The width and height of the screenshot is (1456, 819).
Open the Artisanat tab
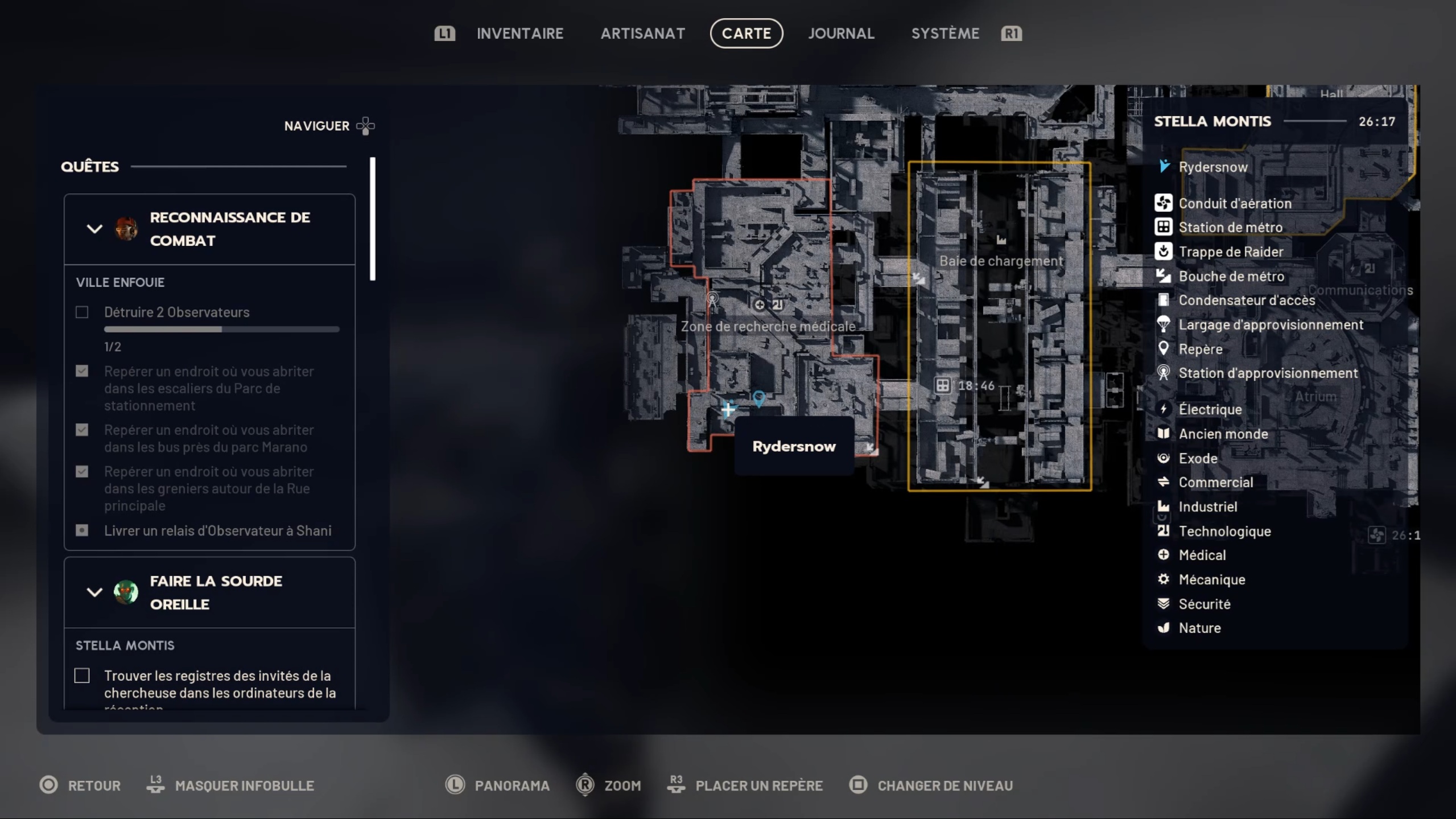[x=642, y=34]
